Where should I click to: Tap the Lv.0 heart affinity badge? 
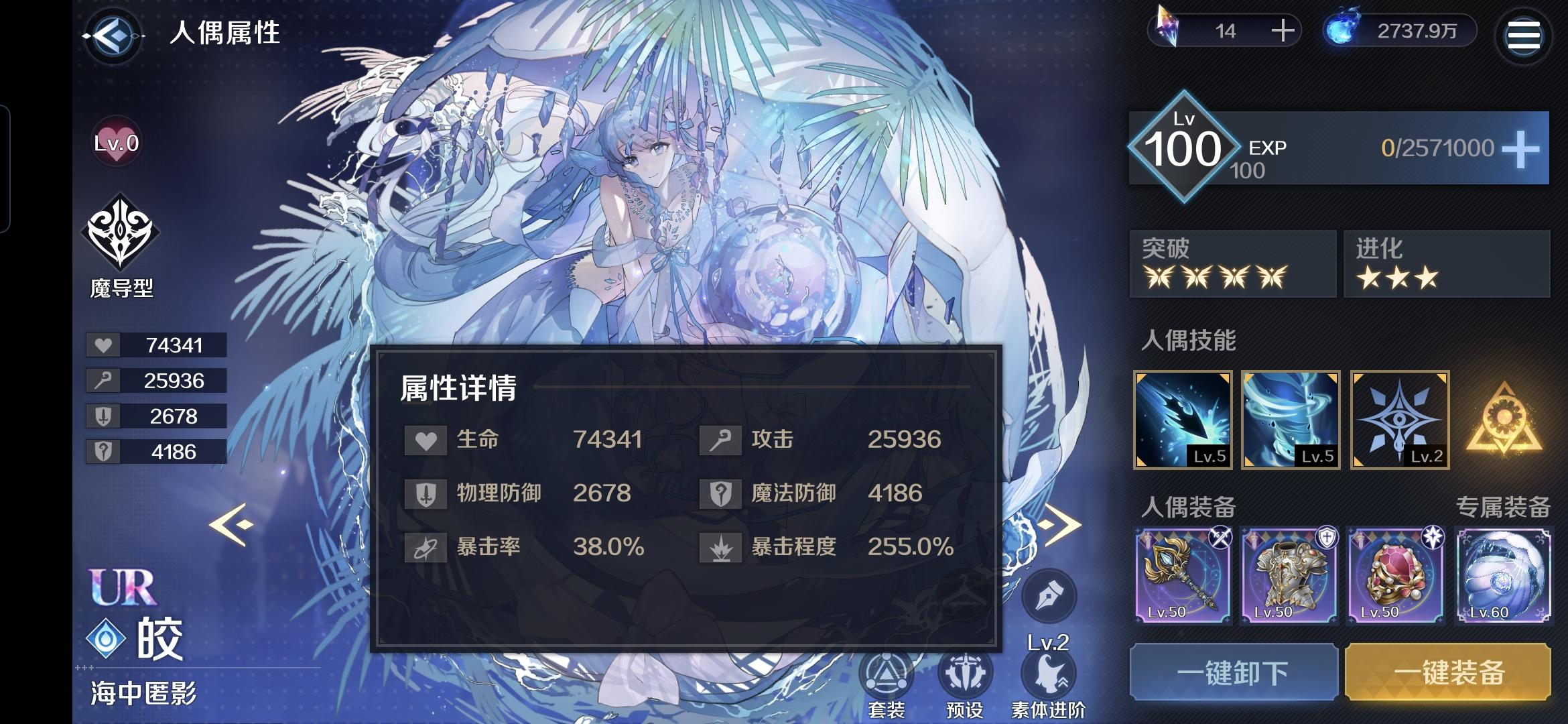(115, 143)
